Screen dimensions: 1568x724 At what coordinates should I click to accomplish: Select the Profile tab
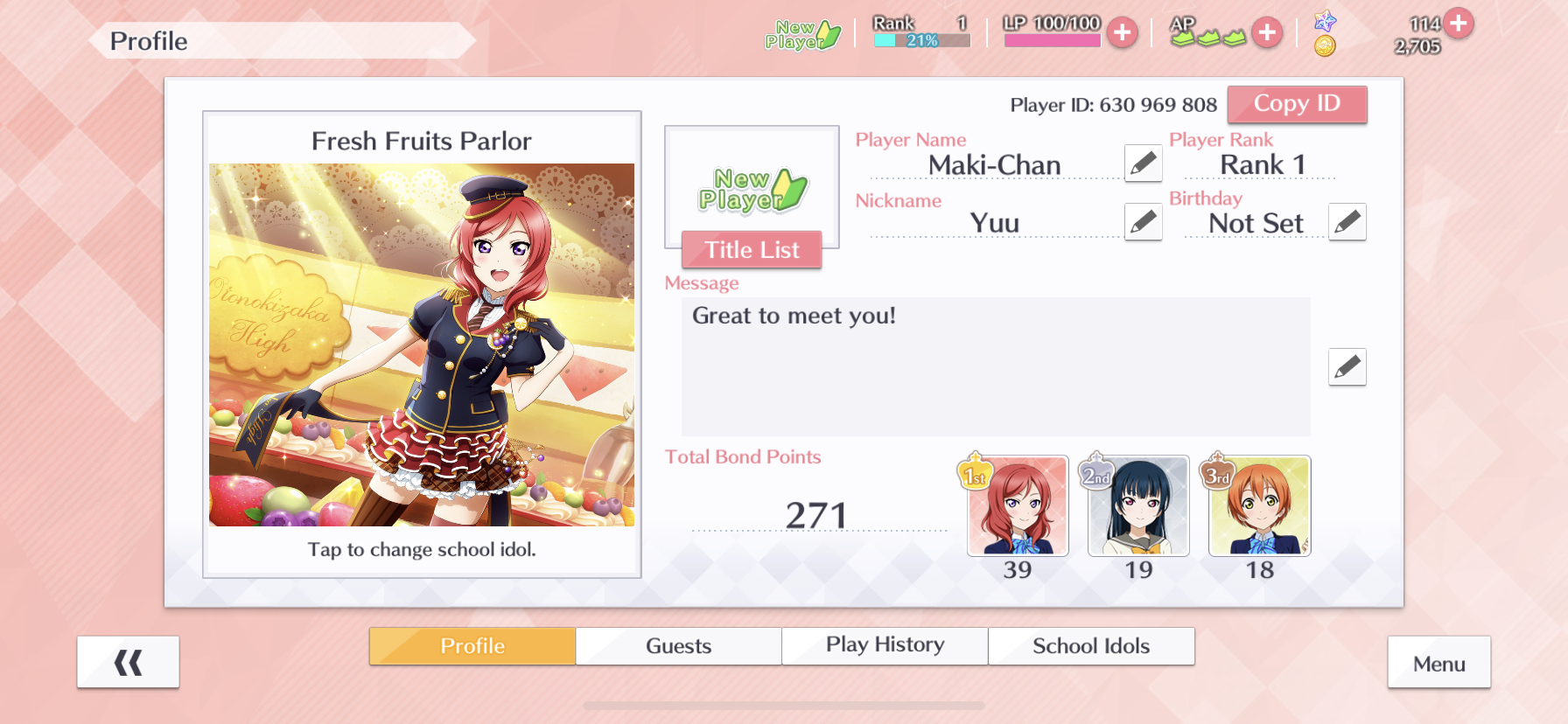click(x=472, y=646)
